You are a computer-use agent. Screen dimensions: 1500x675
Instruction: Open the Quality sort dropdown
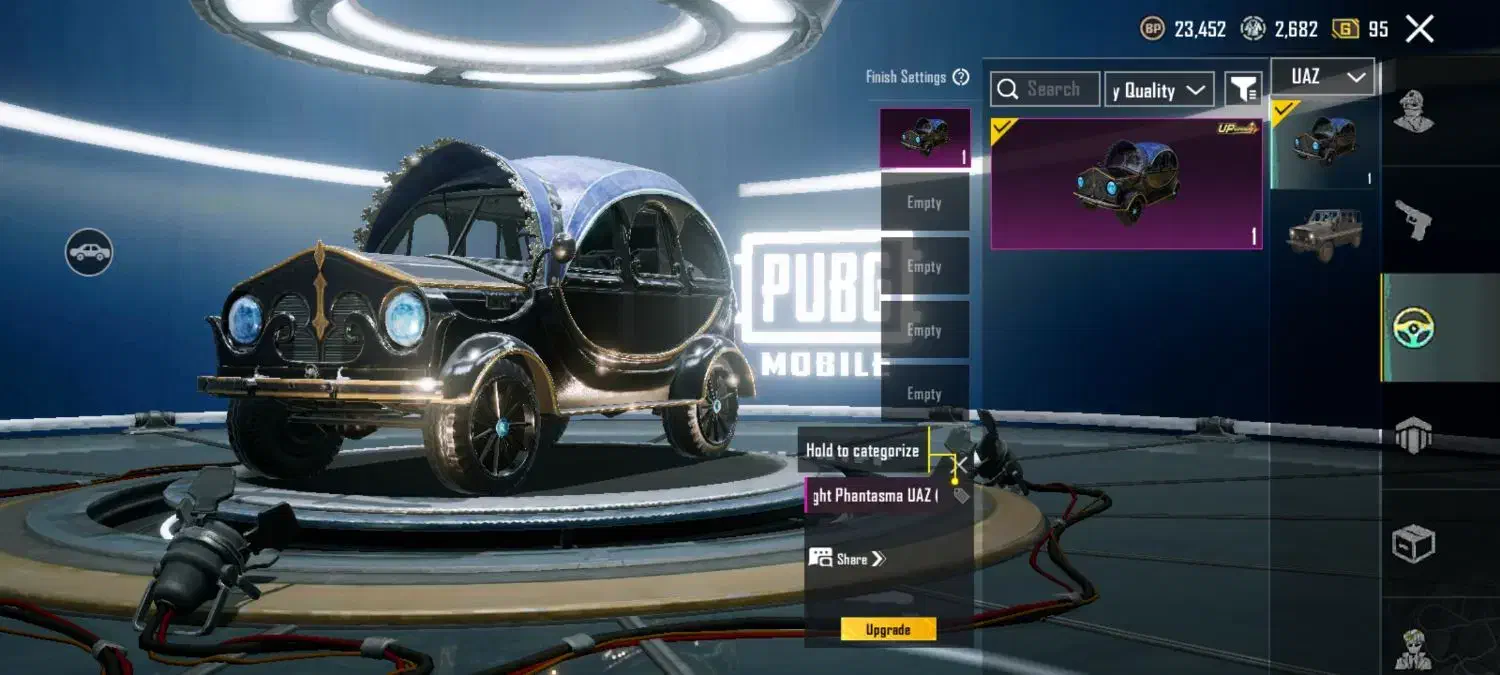(1159, 90)
